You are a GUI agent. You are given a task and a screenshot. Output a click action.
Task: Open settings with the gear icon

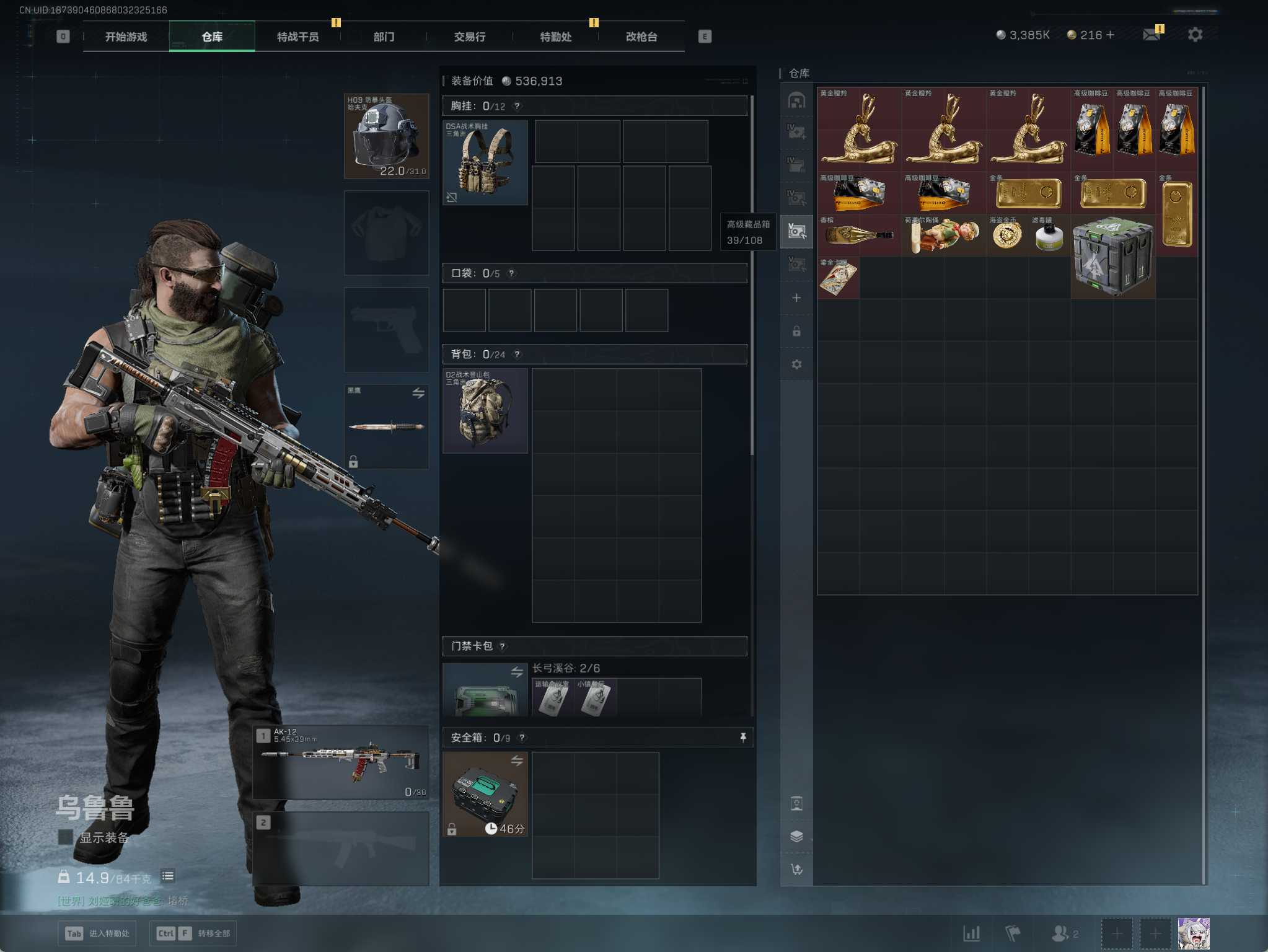pyautogui.click(x=1195, y=35)
